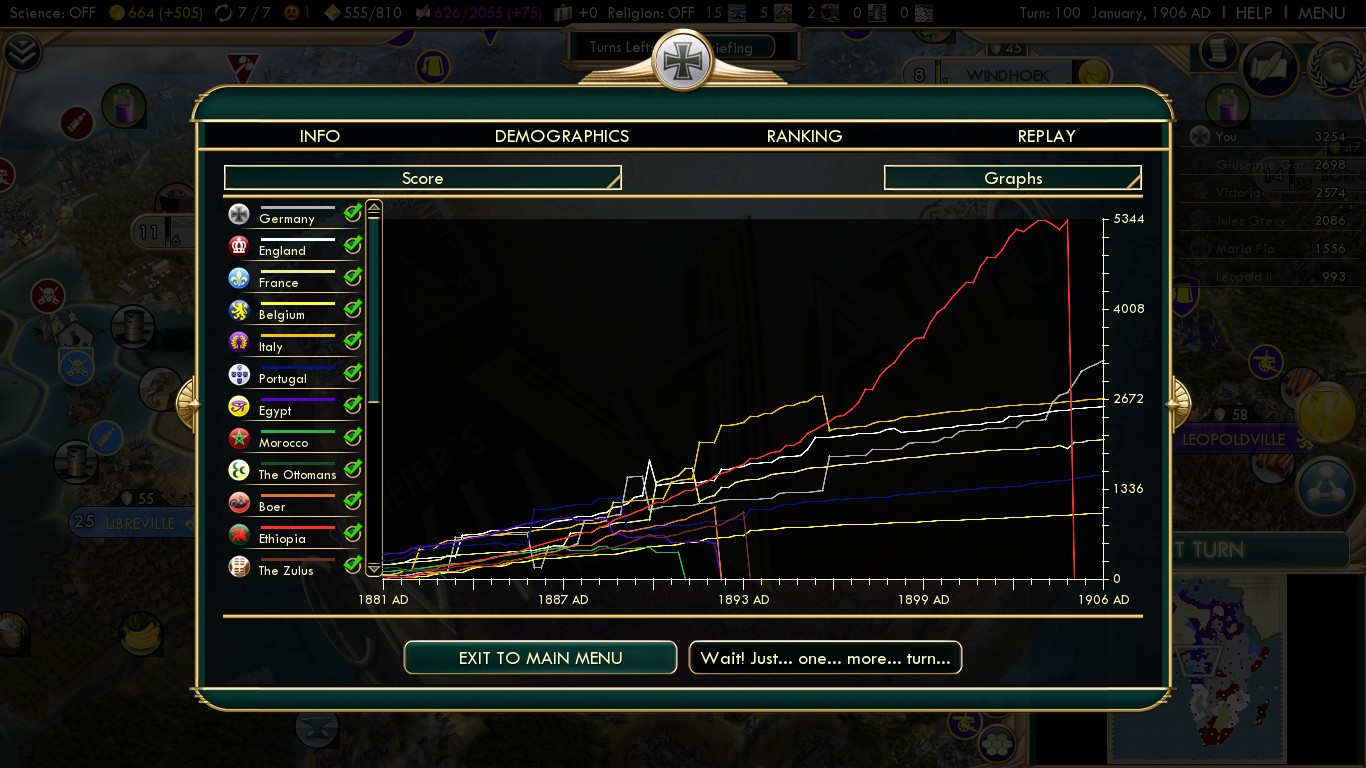Choose Wait! Just... one... more... turn...

click(x=825, y=658)
